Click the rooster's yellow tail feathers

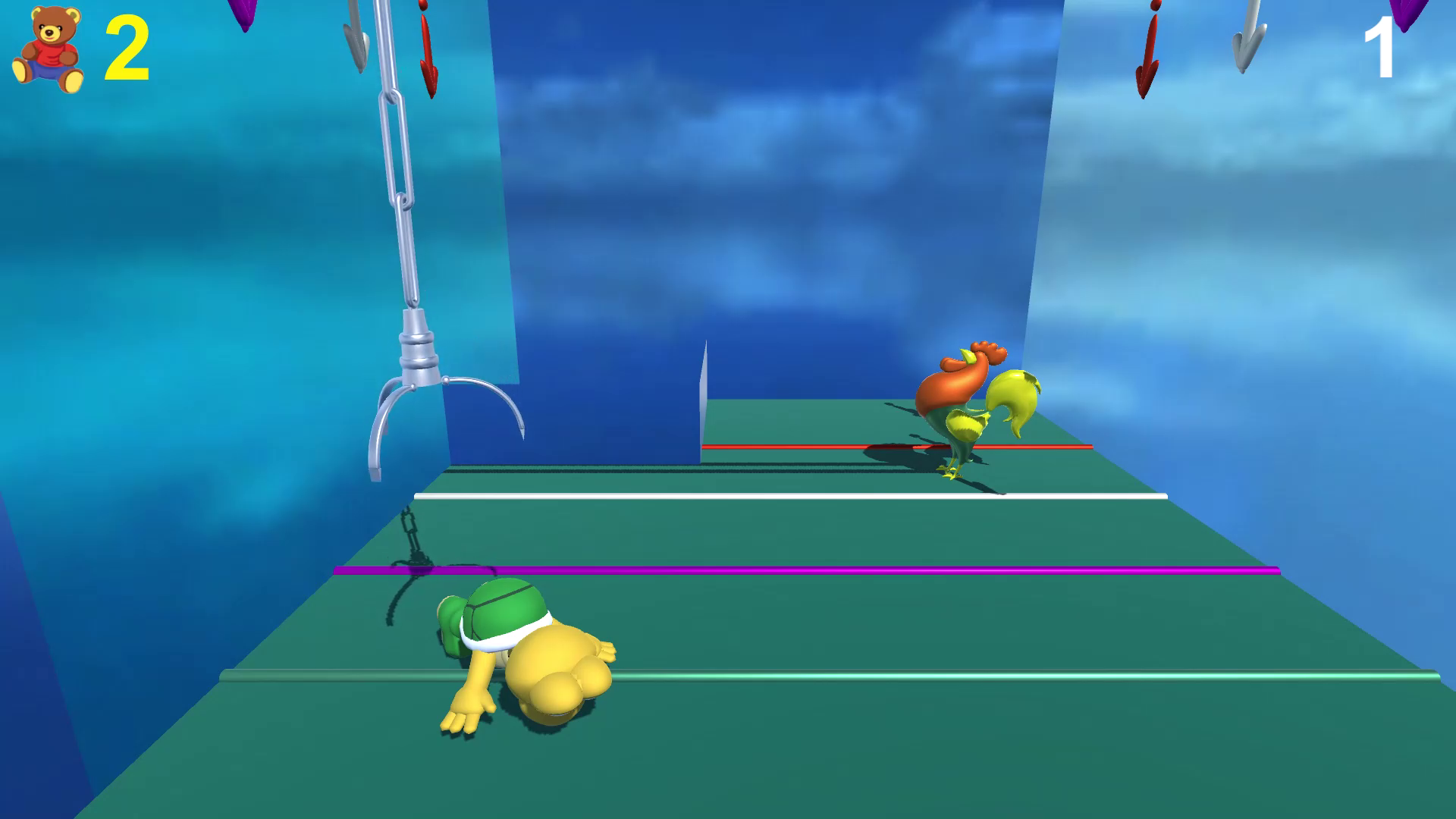(1012, 394)
